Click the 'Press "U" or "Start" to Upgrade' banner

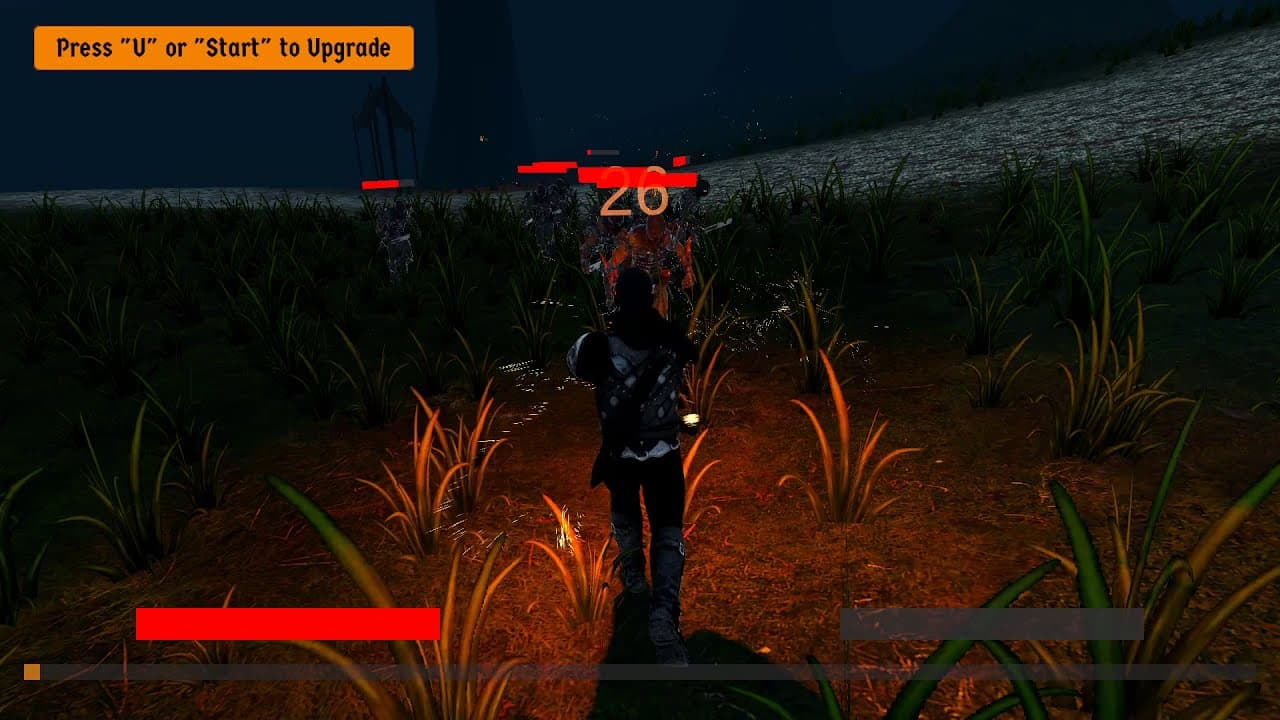pyautogui.click(x=222, y=47)
